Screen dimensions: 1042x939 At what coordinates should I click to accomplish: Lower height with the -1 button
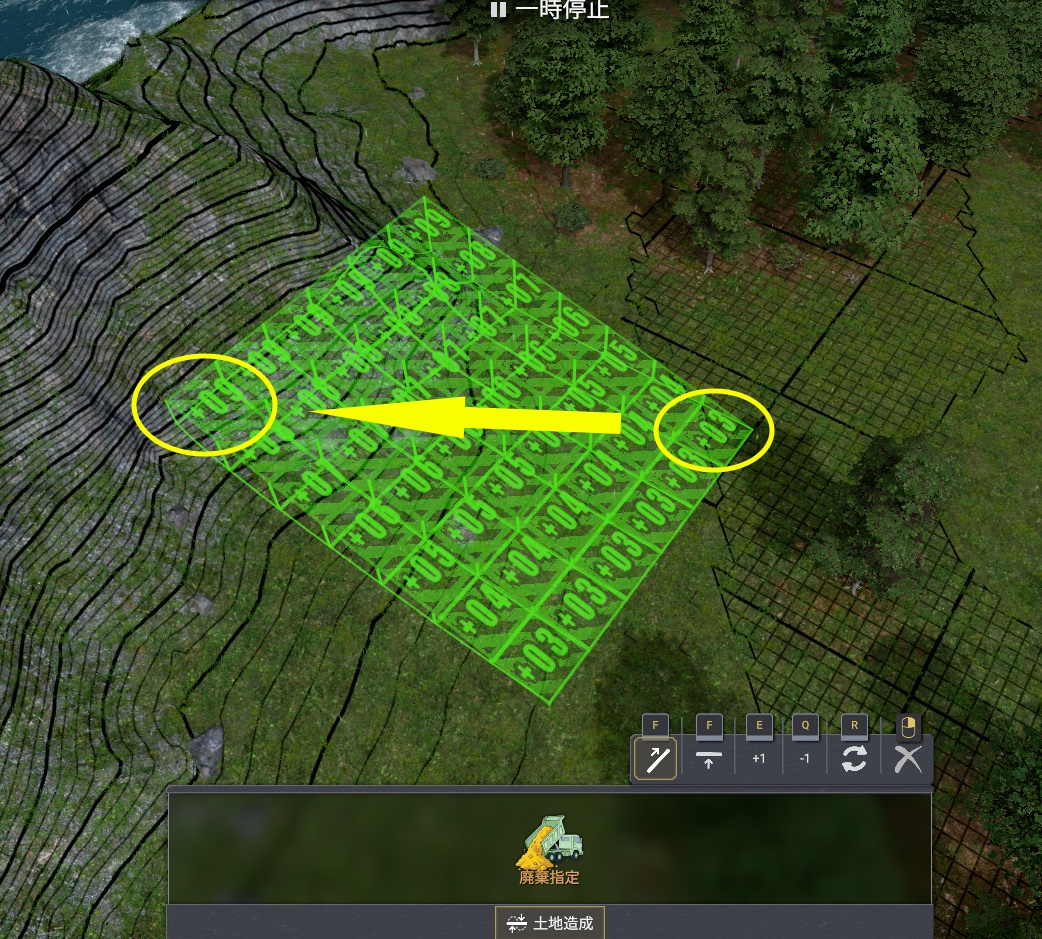coord(805,760)
